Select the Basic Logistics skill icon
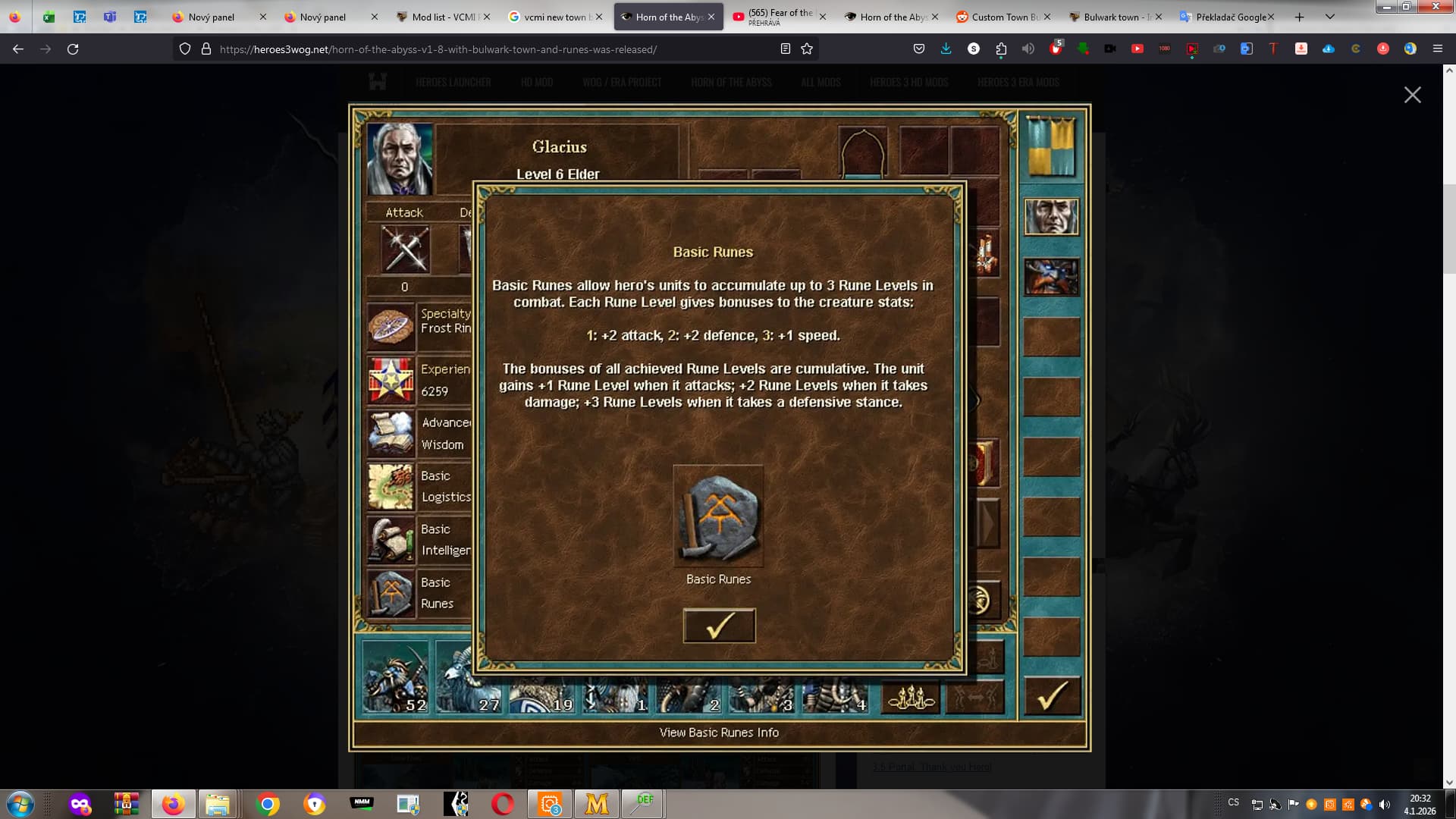1456x819 pixels. [391, 486]
